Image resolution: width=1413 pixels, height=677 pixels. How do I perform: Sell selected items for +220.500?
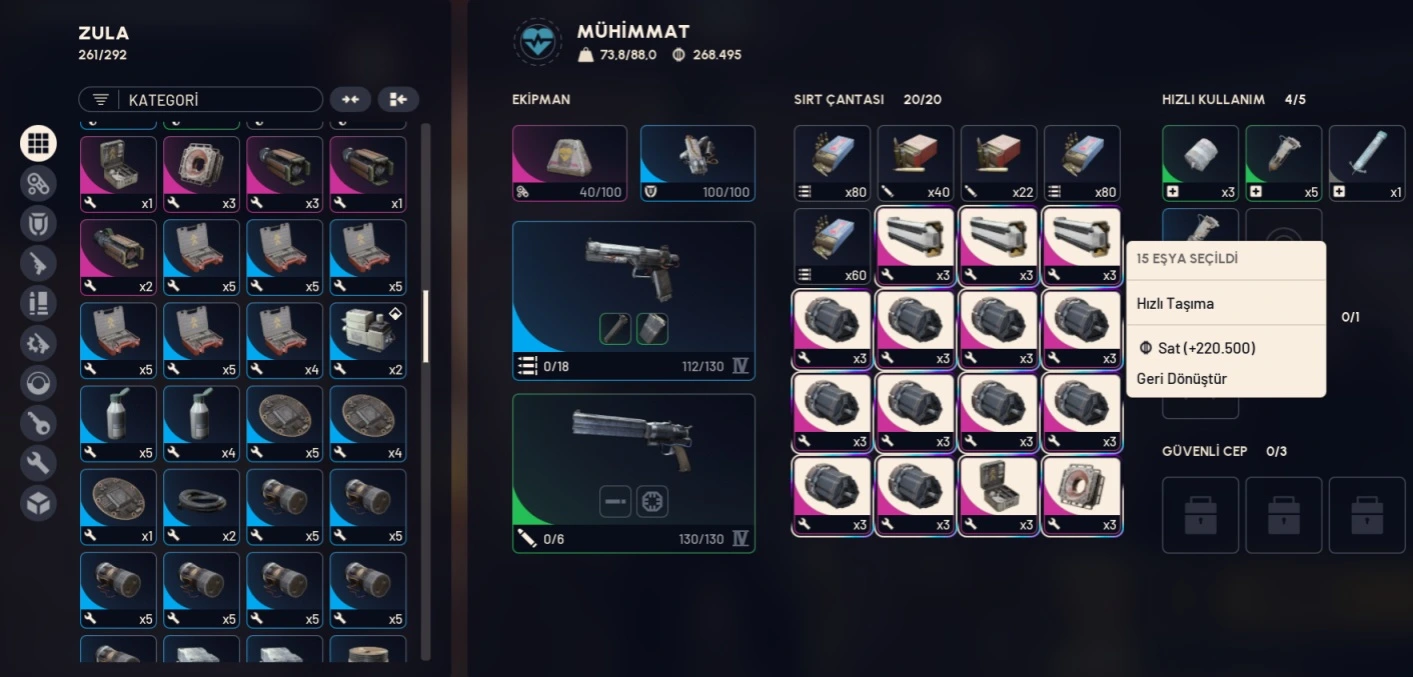click(1196, 348)
